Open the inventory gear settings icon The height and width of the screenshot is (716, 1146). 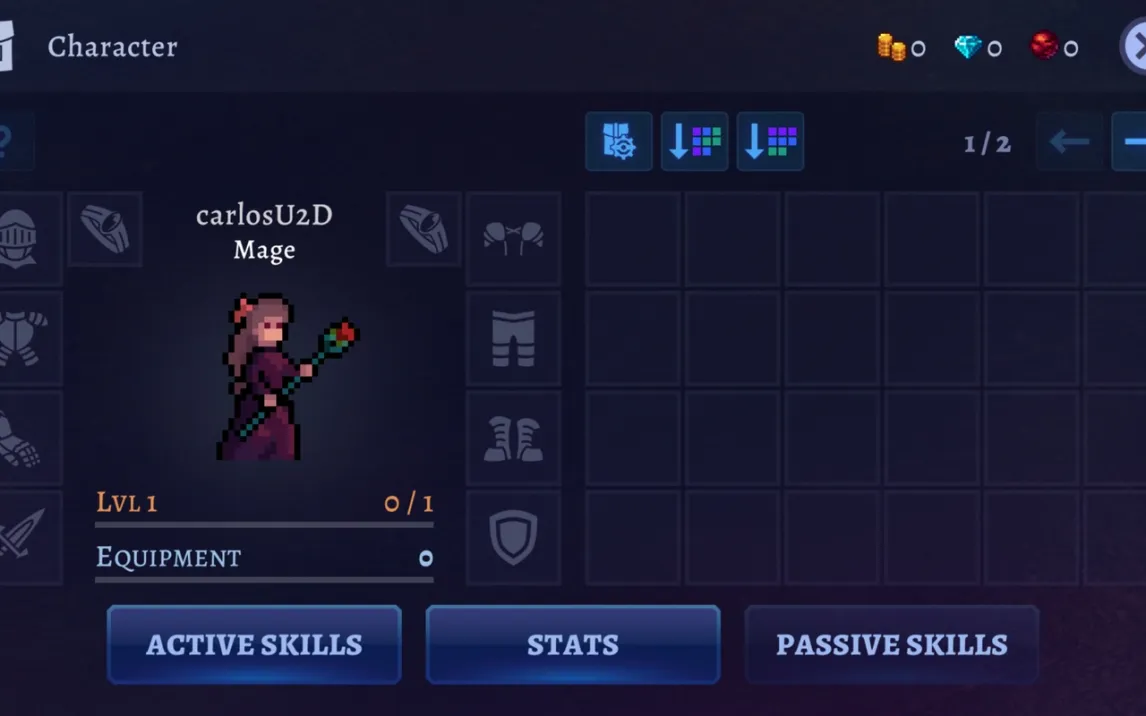[x=619, y=142]
